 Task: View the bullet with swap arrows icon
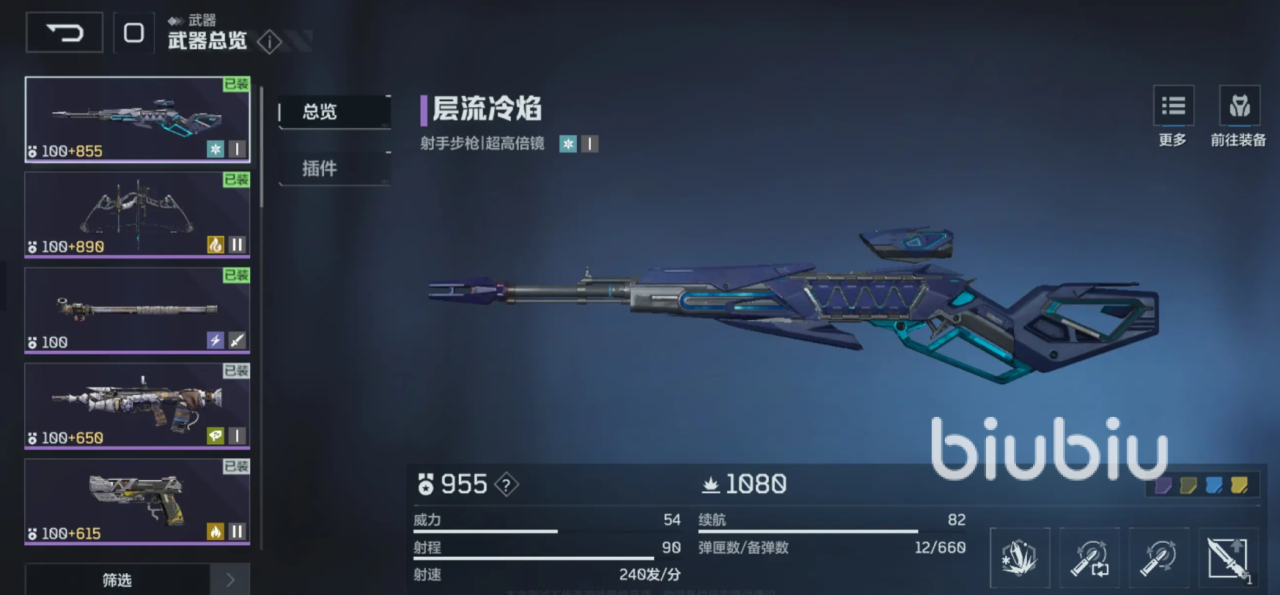[x=1090, y=557]
